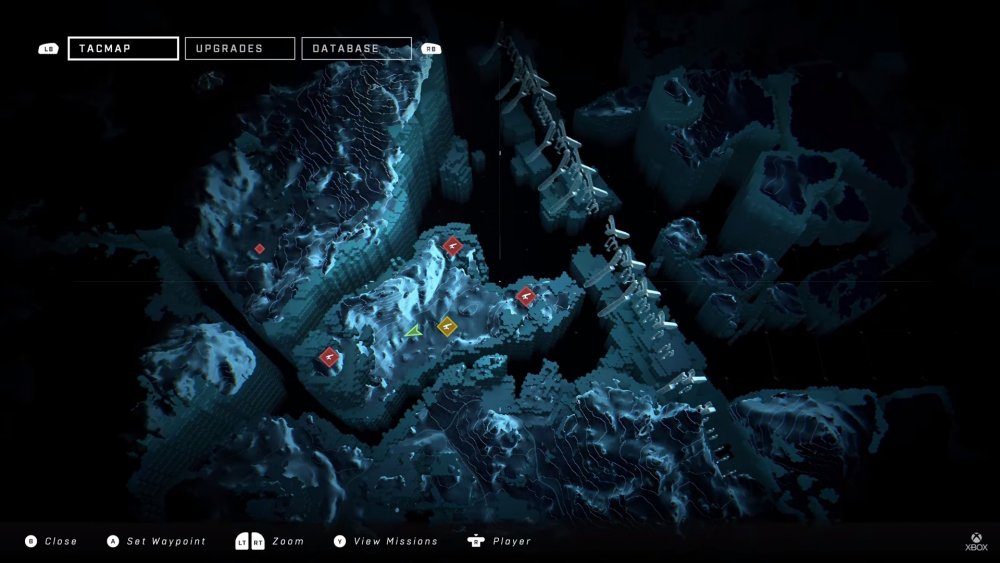Open the DATABASE tab
The height and width of the screenshot is (563, 1000).
(x=356, y=48)
